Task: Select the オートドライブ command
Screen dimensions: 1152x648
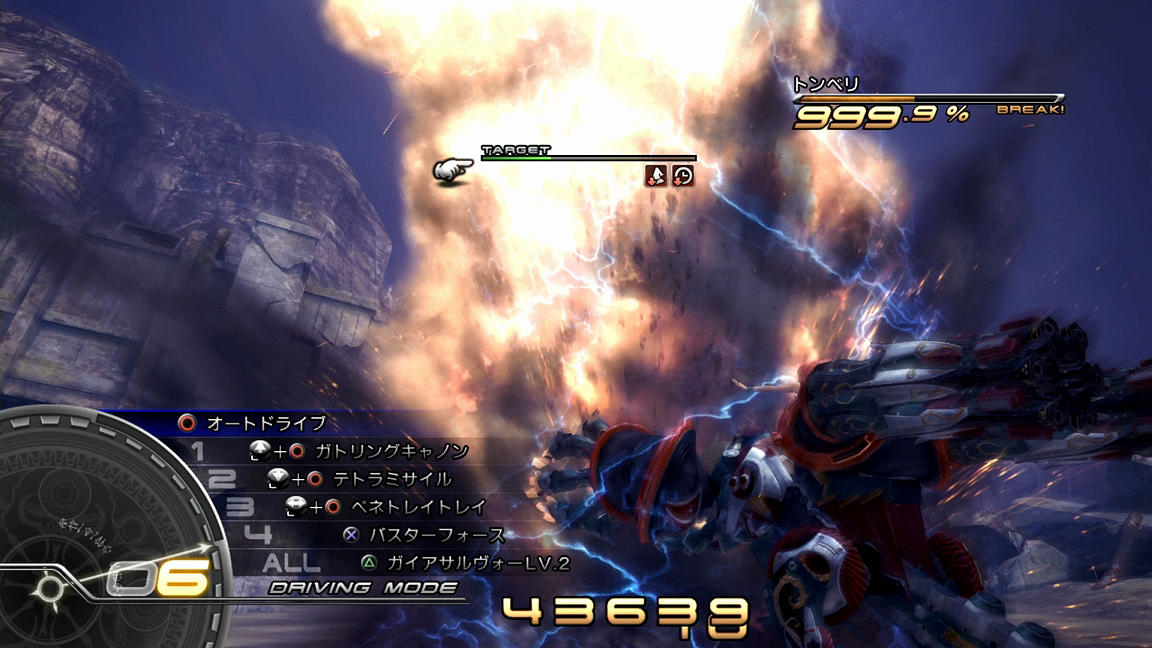Action: (266, 423)
